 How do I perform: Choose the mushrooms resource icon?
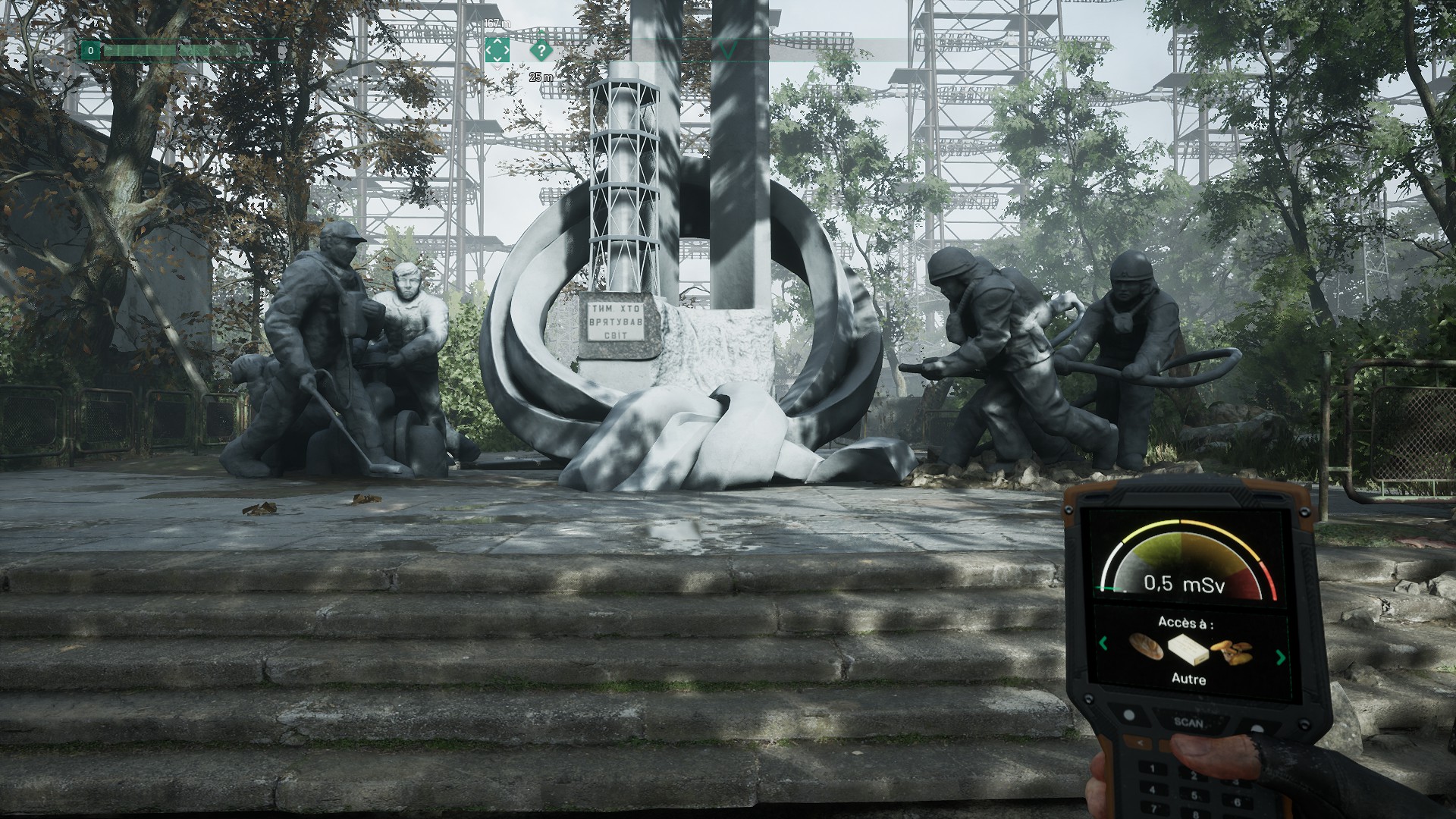[1232, 653]
